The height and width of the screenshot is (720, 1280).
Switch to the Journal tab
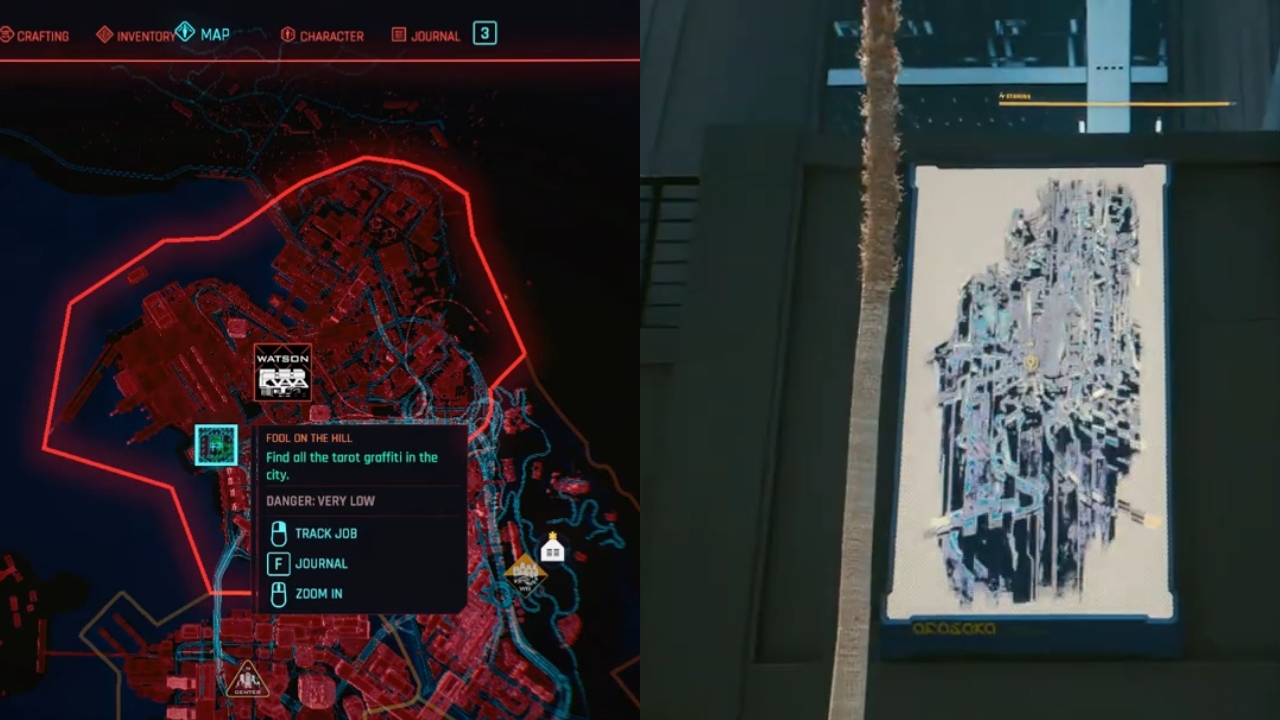tap(434, 35)
